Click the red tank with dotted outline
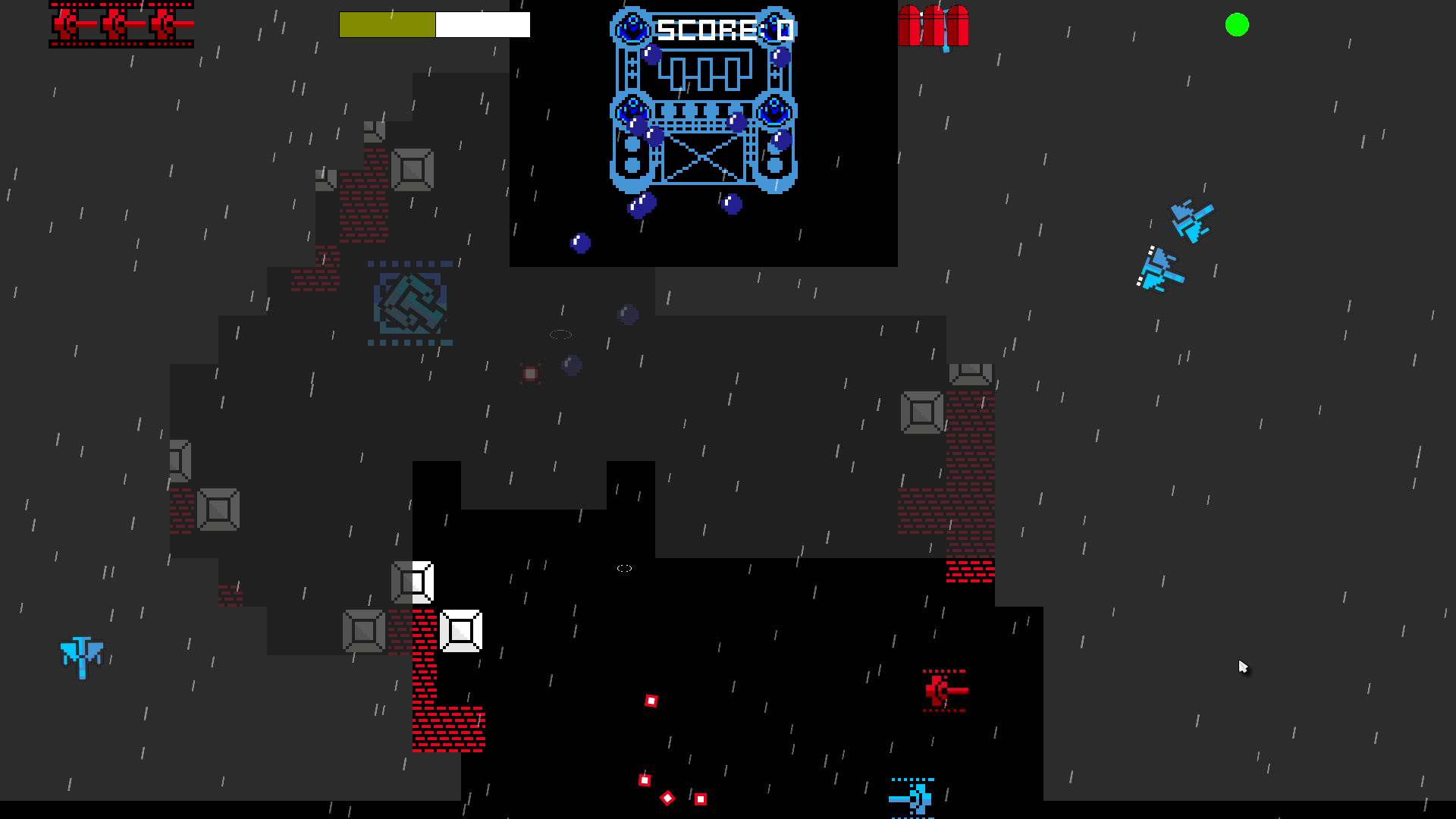This screenshot has width=1456, height=819. point(943,692)
